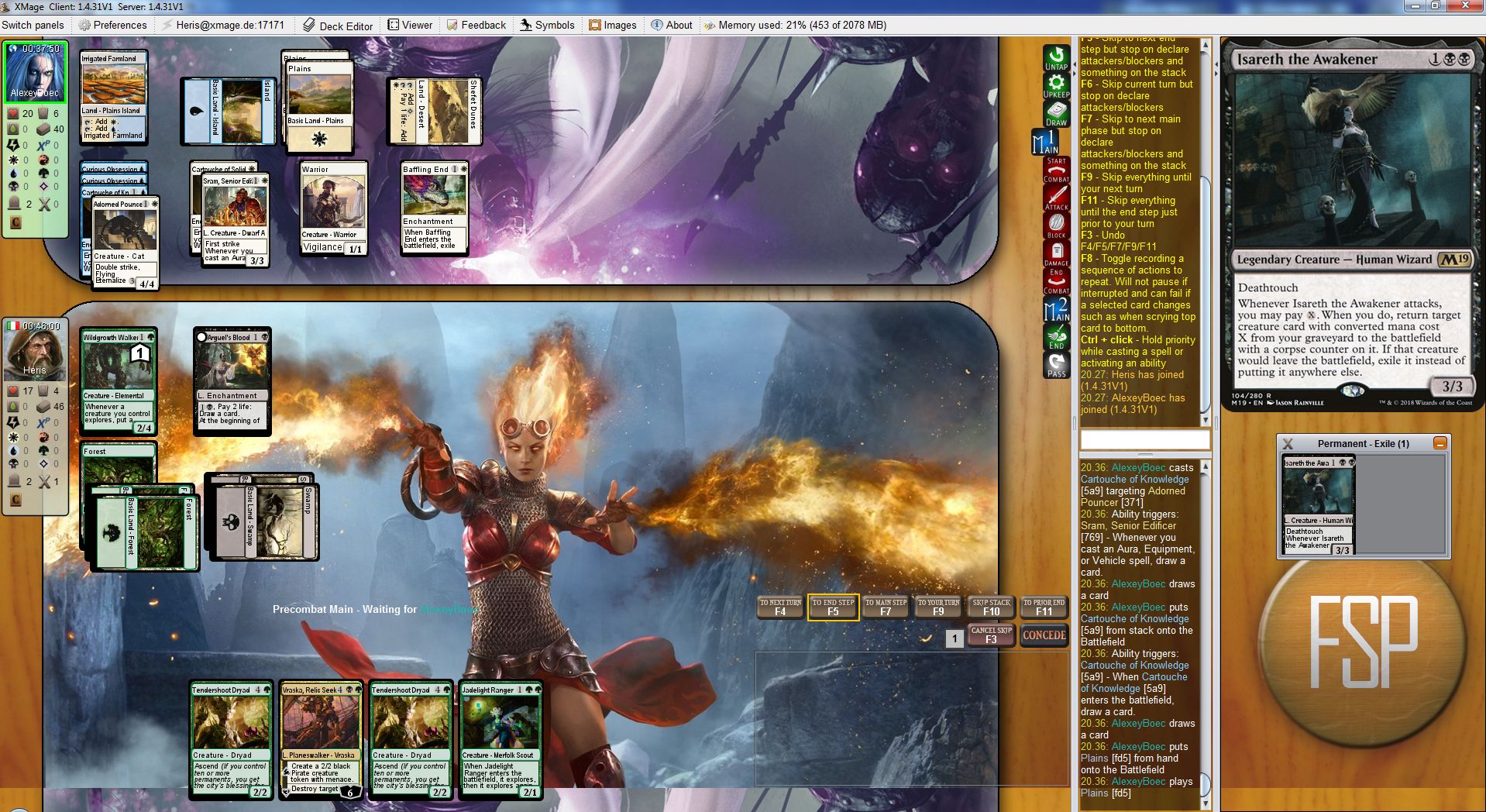
Task: Cancel skip using the F3 button
Action: click(991, 635)
